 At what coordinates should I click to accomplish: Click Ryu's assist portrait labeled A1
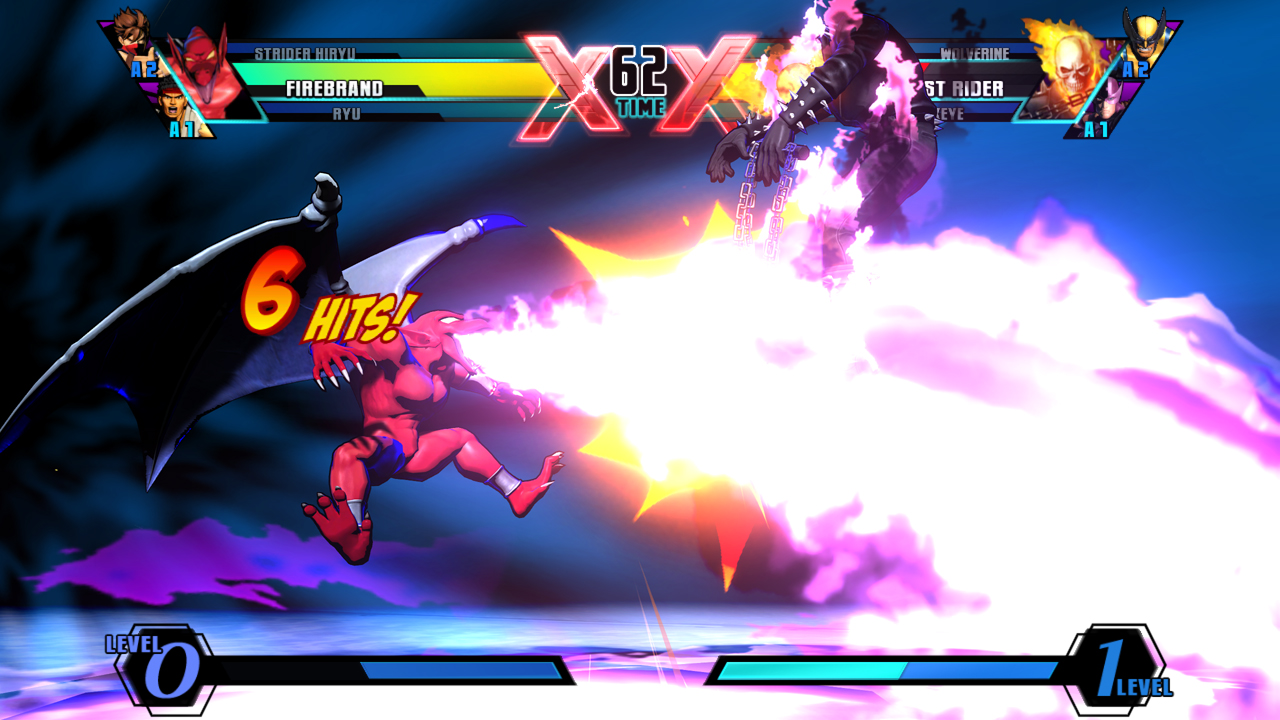point(174,108)
